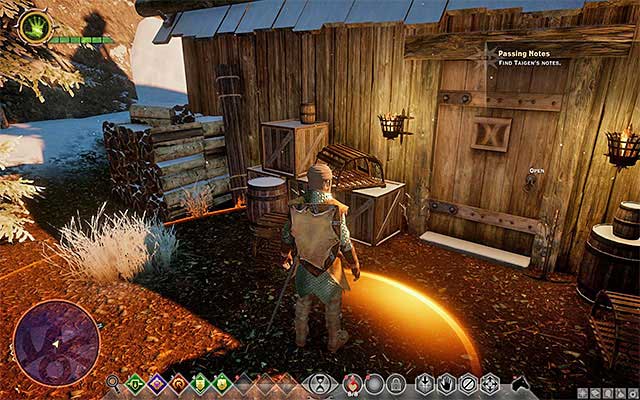Toggle the hourglass tactical pause button
Viewport: 640px width, 400px height.
pyautogui.click(x=320, y=383)
